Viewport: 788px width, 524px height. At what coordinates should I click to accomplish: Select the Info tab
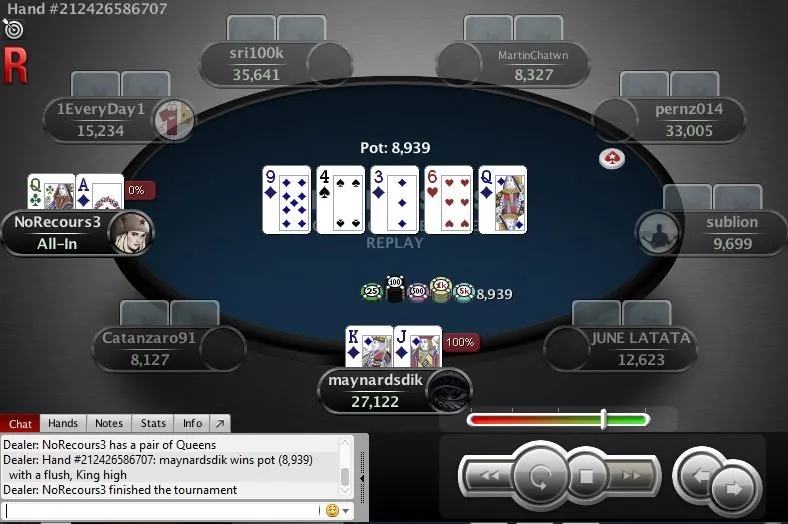(x=192, y=424)
